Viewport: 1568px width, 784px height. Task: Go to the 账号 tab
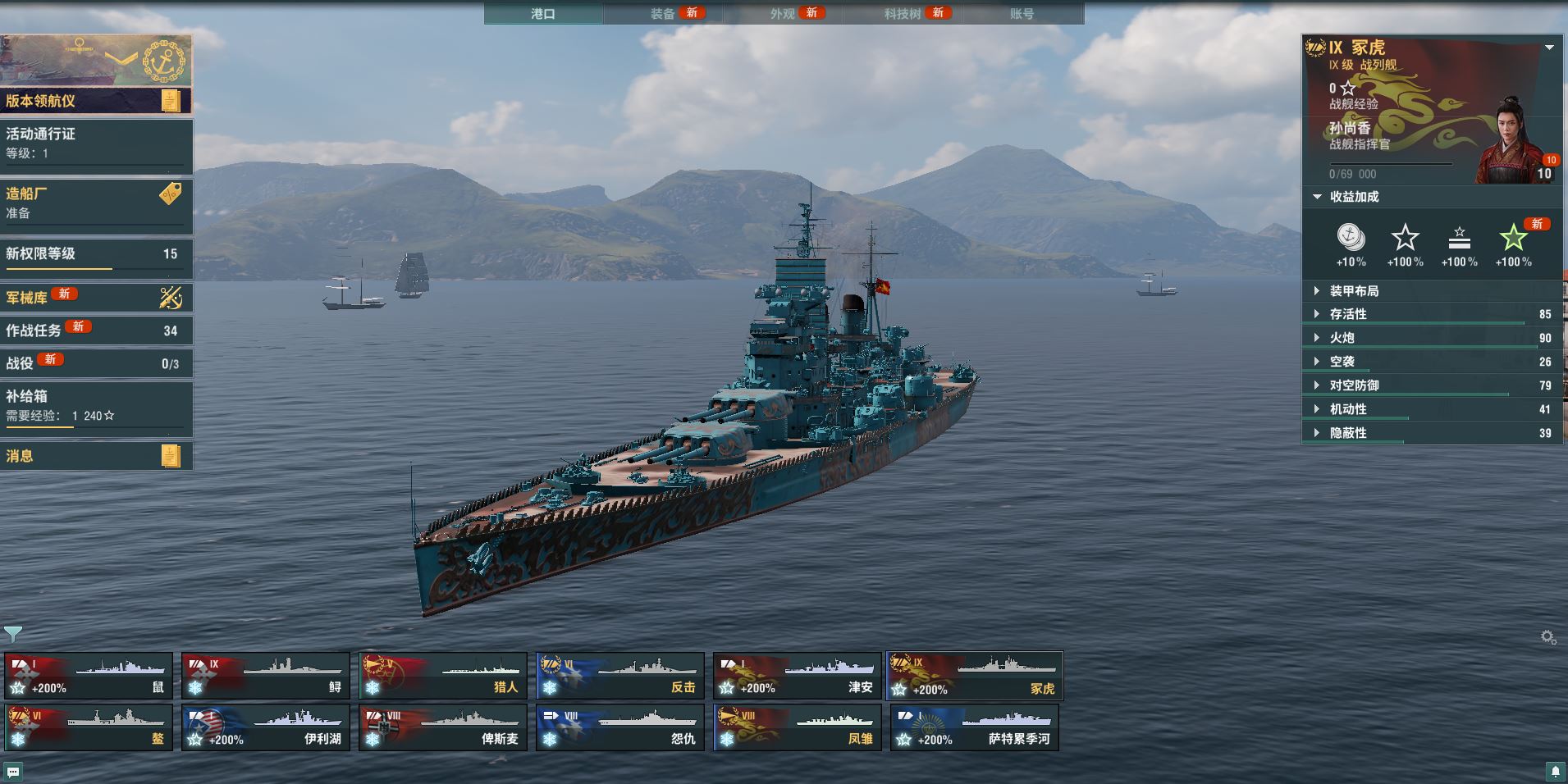pyautogui.click(x=1022, y=14)
